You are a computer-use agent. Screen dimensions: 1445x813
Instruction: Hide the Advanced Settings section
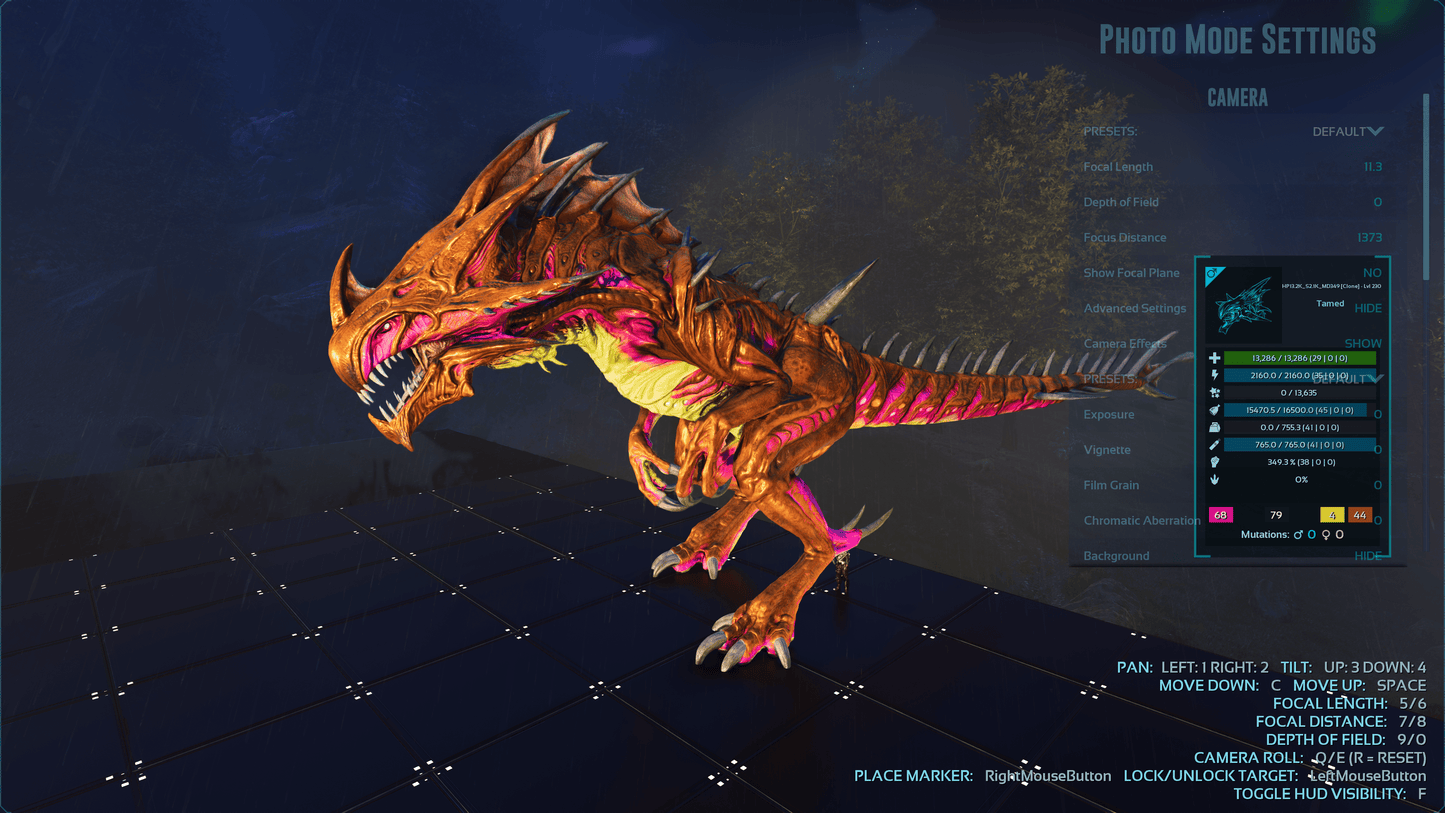point(1367,308)
